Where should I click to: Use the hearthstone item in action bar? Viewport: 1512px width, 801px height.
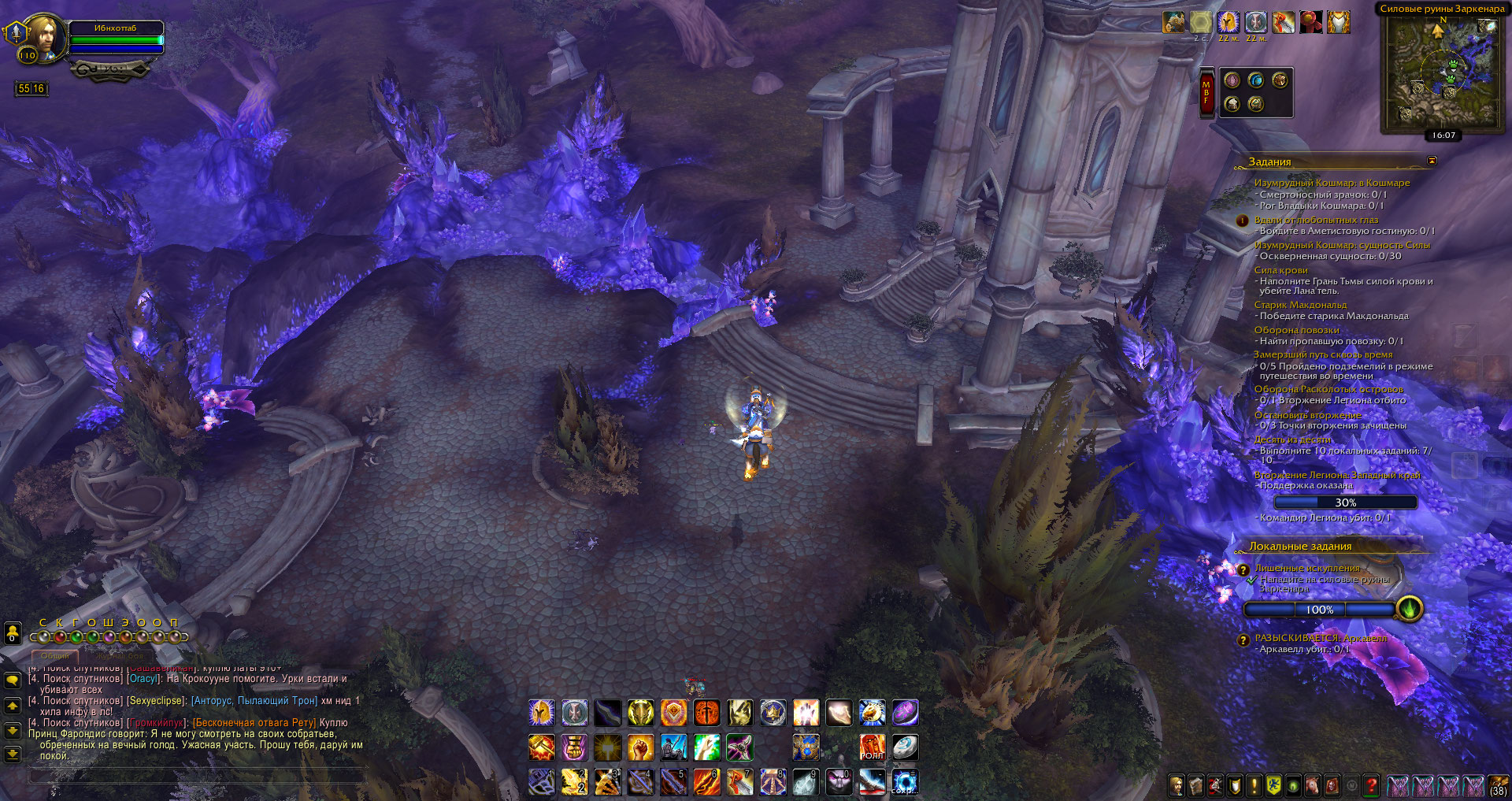tap(905, 747)
